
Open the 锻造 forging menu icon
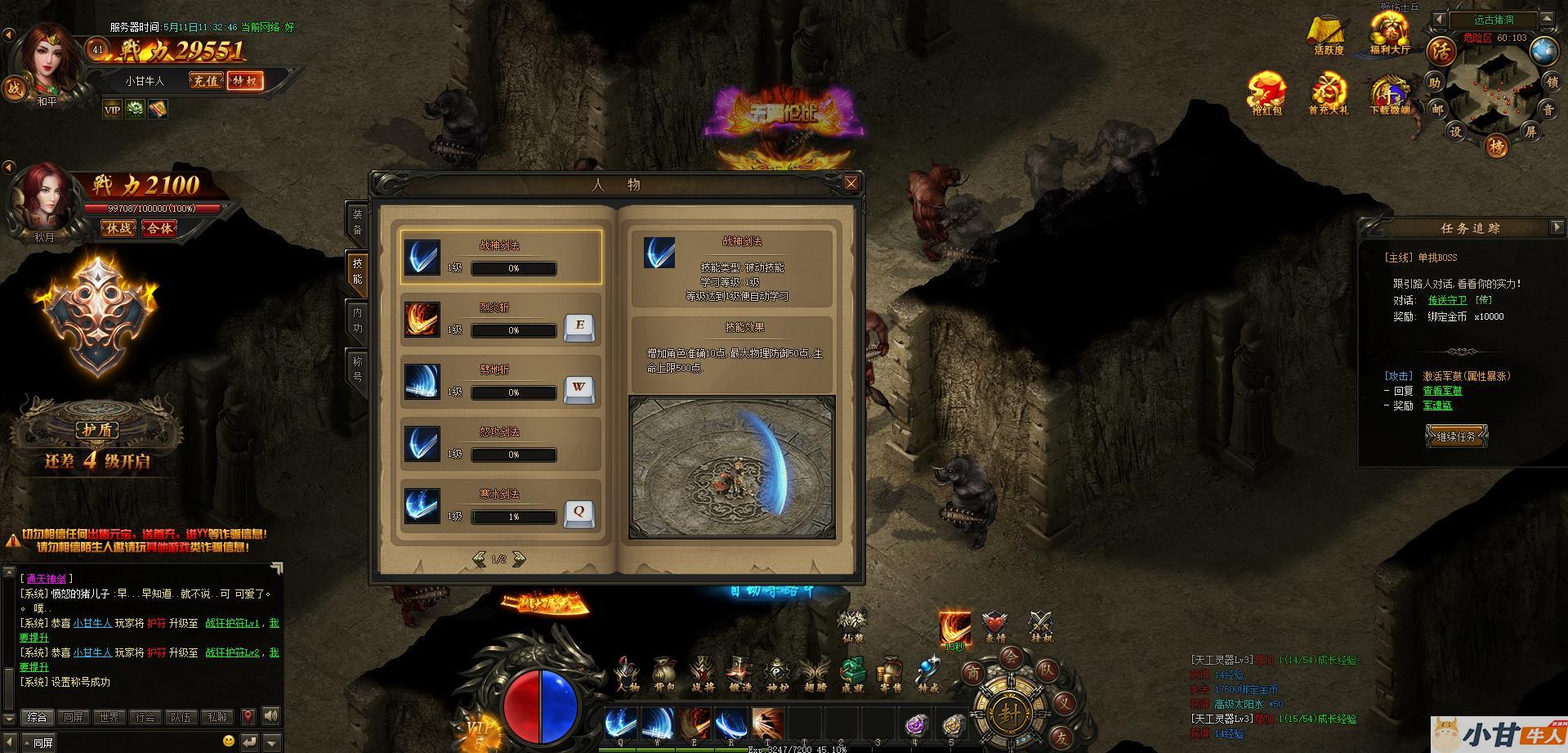[x=739, y=675]
